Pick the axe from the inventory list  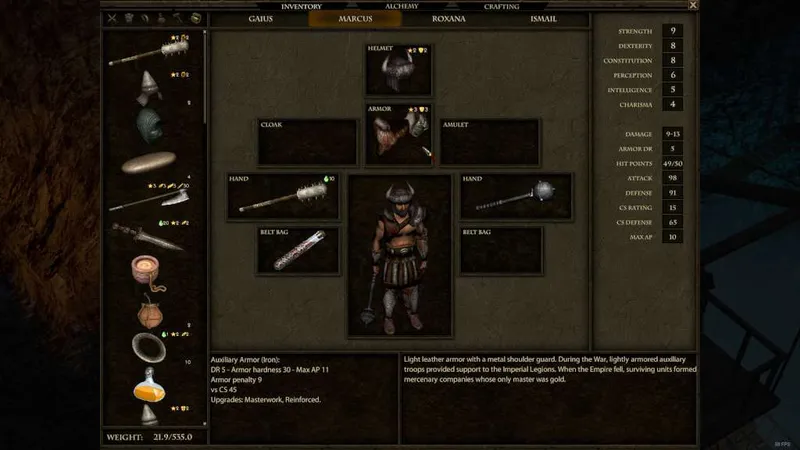pos(152,197)
